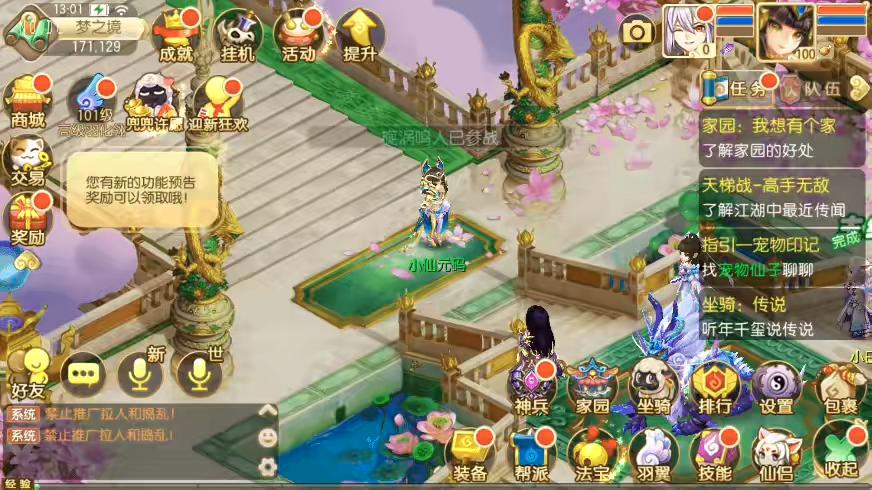Open the 活动 events menu
Viewport: 872px width, 490px height.
pos(299,35)
